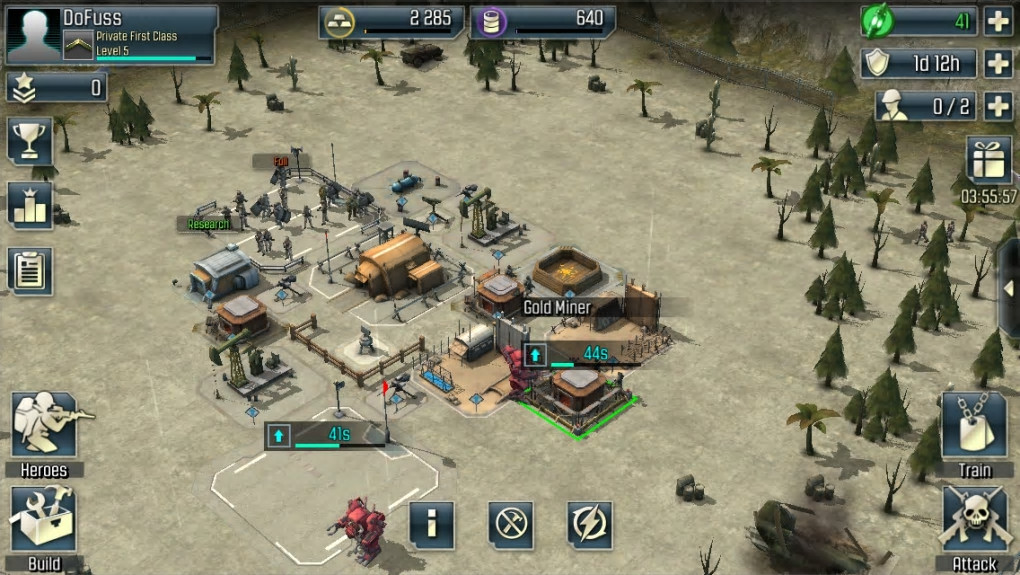The width and height of the screenshot is (1020, 575).
Task: Add more green energy with plus button
Action: tap(998, 21)
